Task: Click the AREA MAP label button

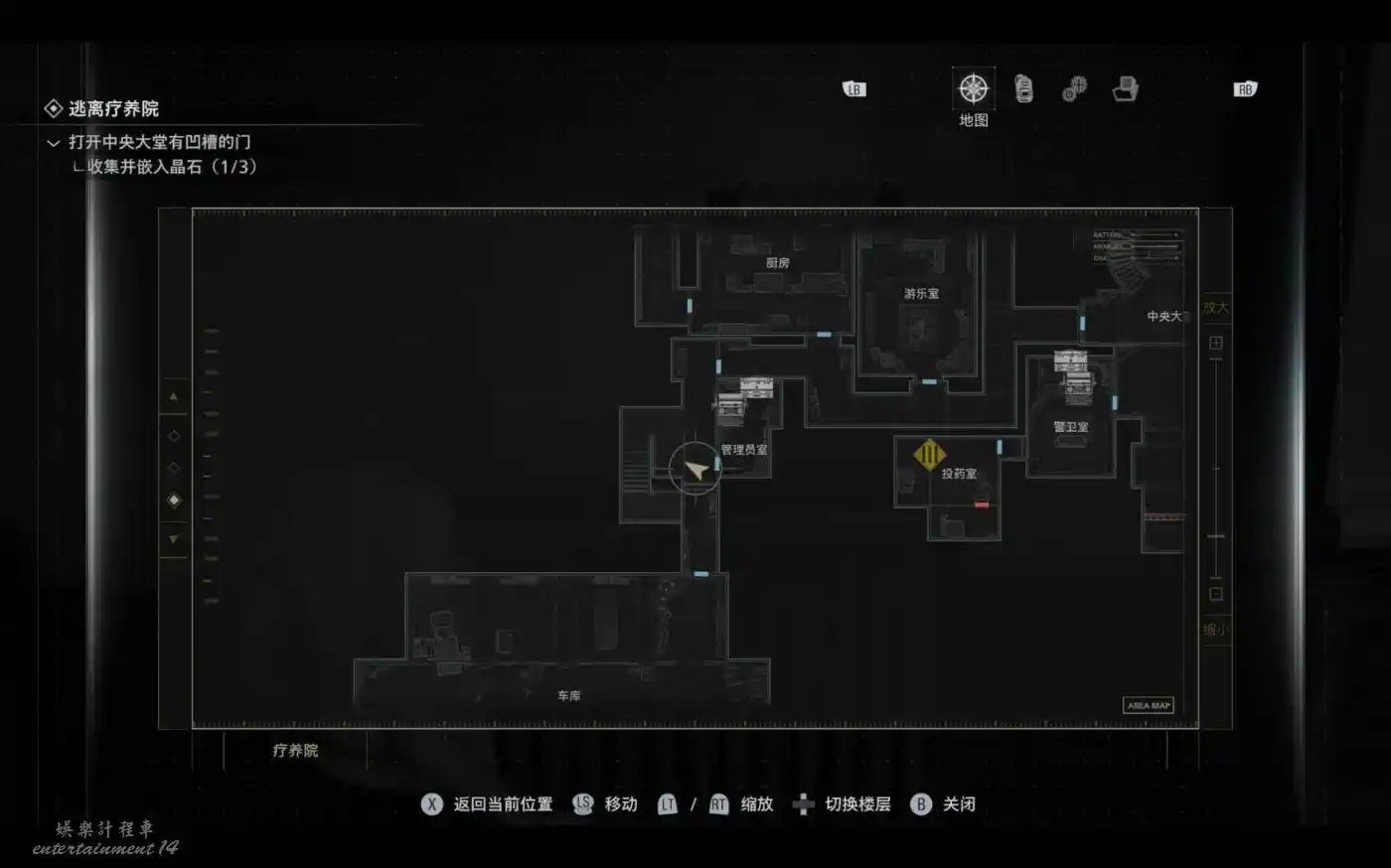Action: pos(1149,705)
